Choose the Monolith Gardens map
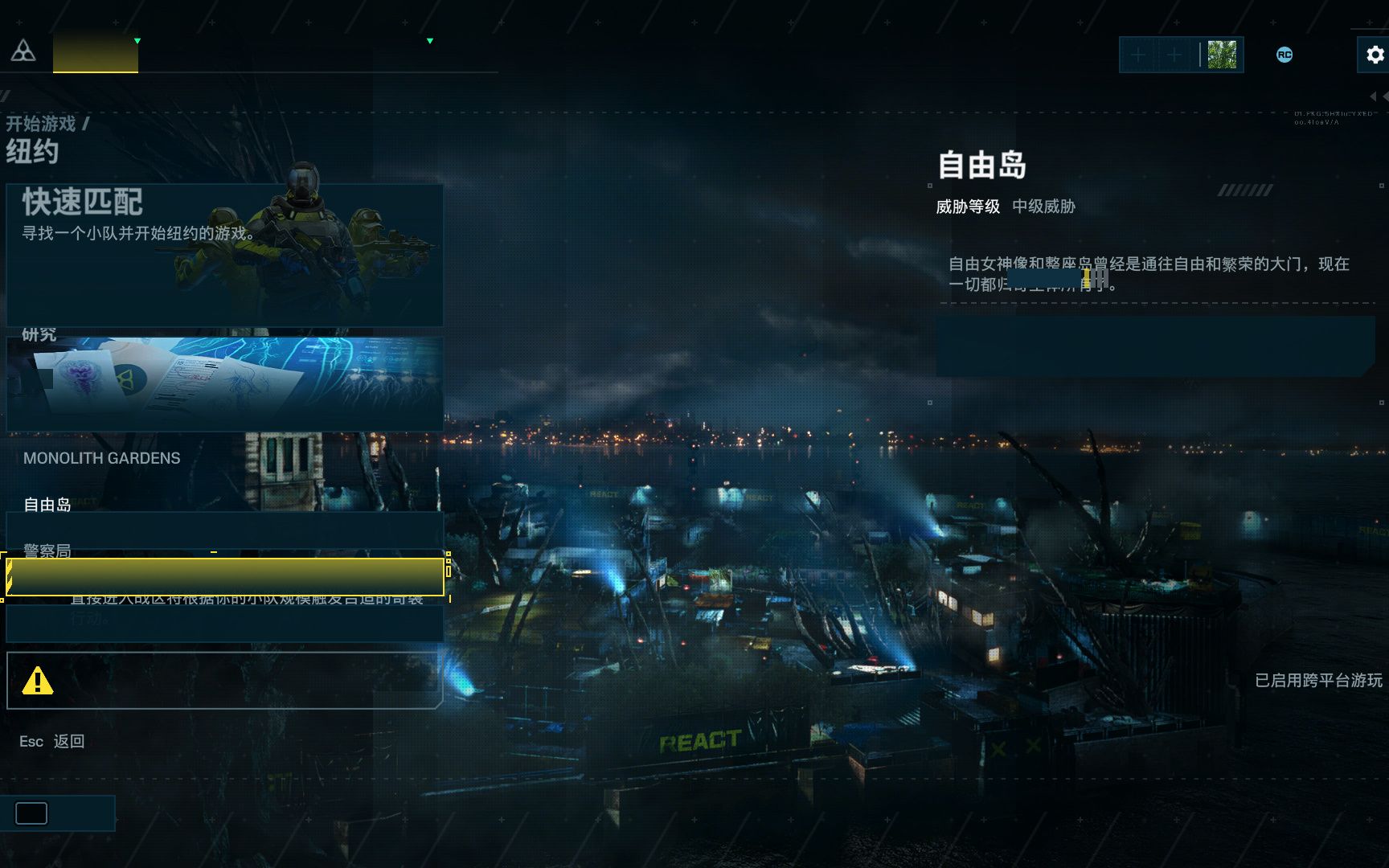The image size is (1389, 868). coord(102,458)
